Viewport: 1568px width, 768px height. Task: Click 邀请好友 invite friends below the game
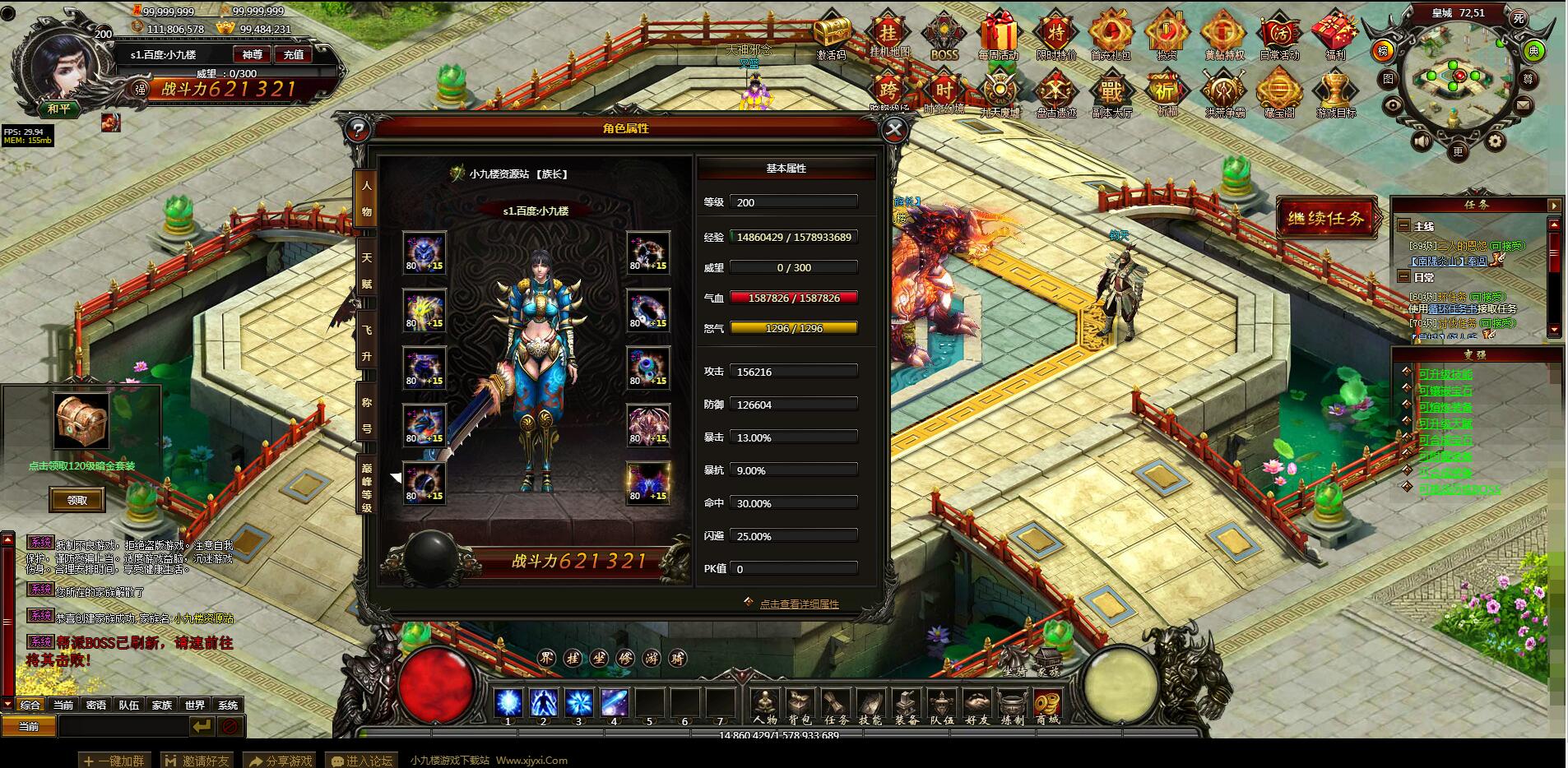[197, 761]
